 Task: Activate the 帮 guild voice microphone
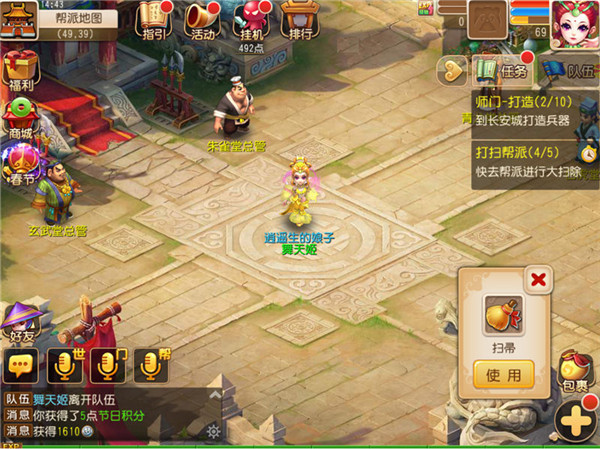click(151, 366)
